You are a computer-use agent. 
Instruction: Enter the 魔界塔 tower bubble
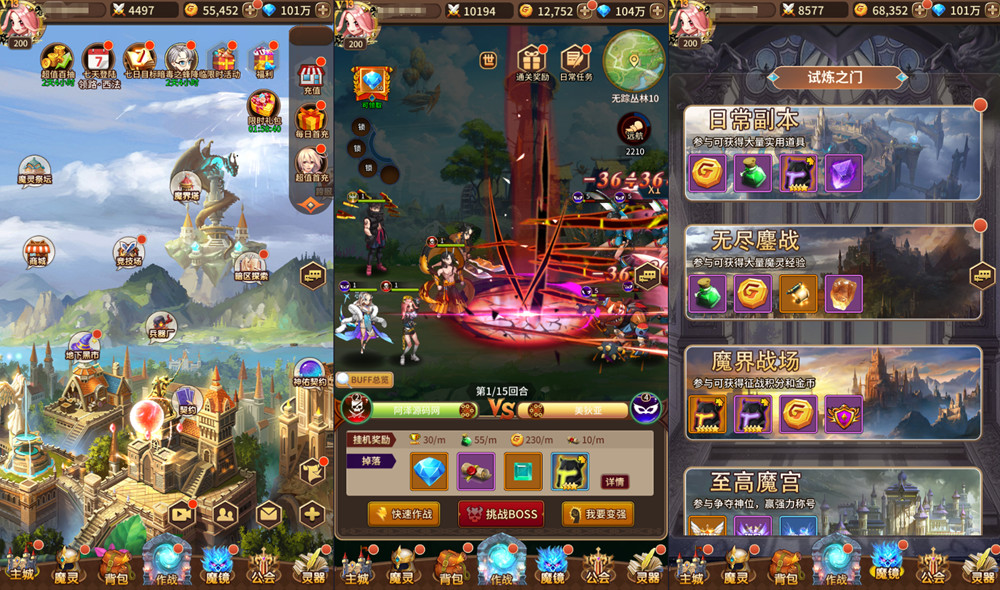coord(187,185)
